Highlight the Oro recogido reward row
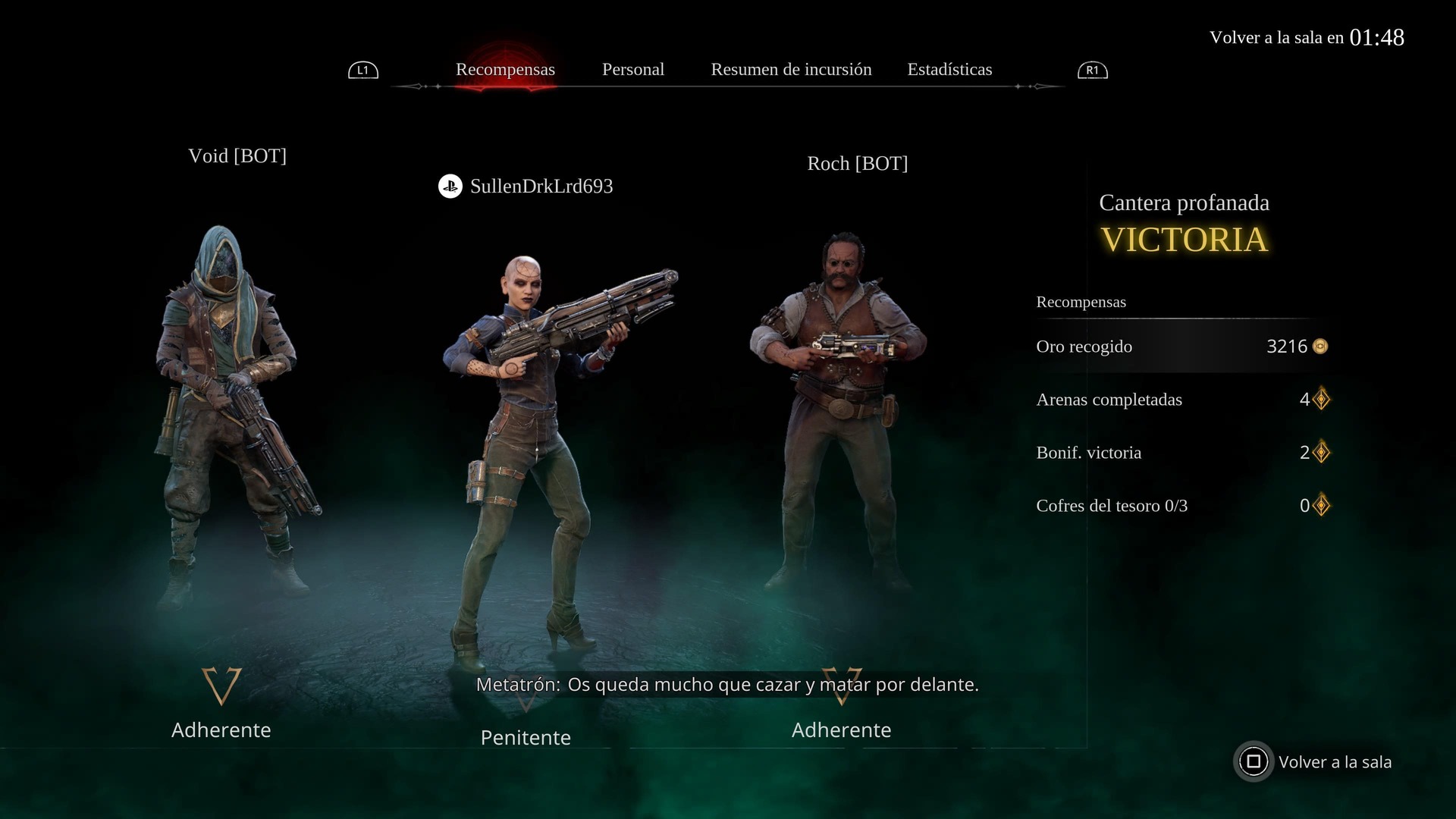Viewport: 1456px width, 819px height. click(x=1181, y=347)
